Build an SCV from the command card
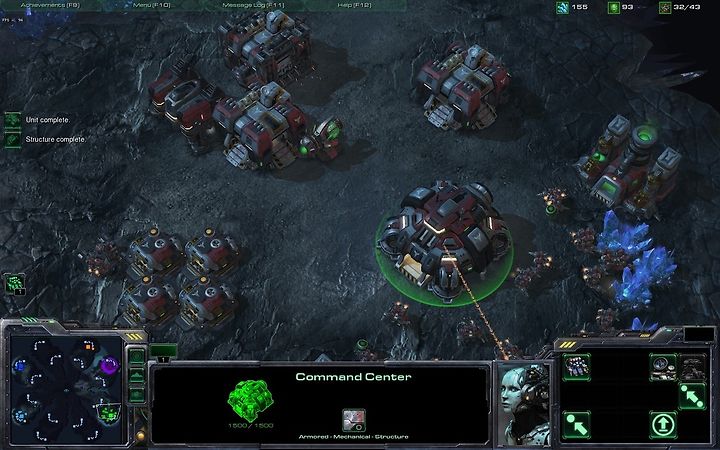The width and height of the screenshot is (720, 450). [x=576, y=367]
